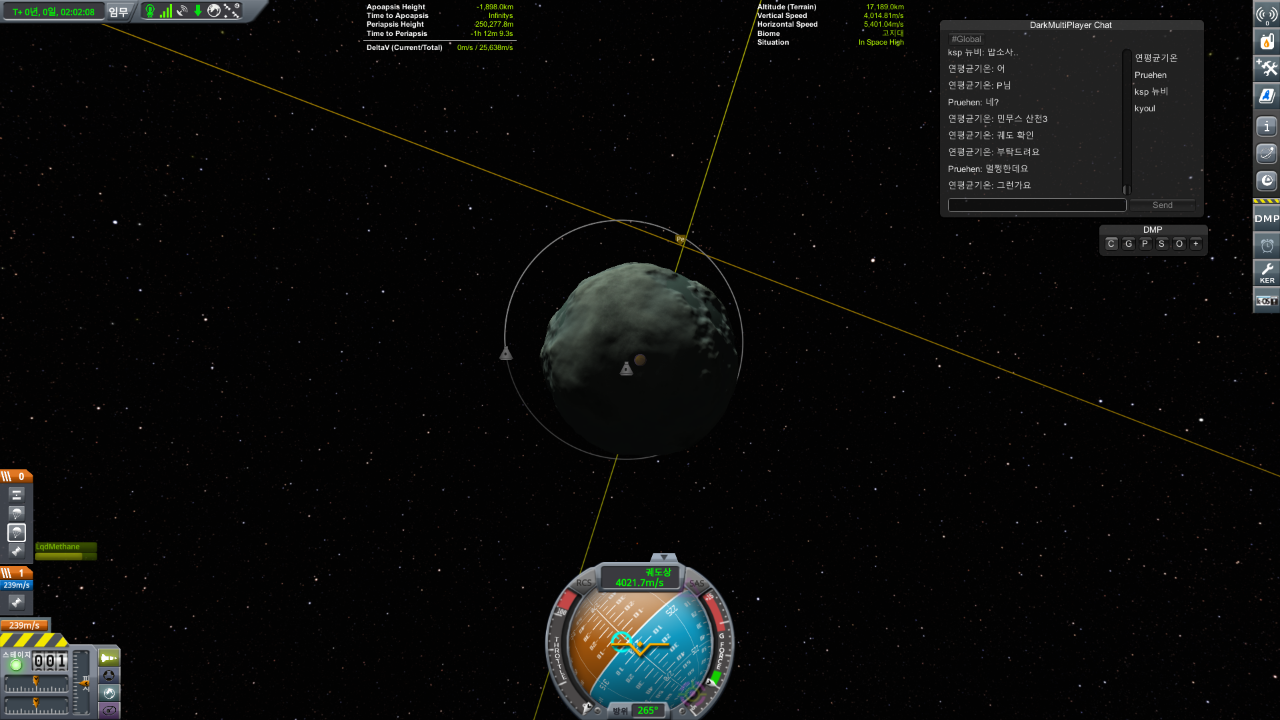Click the chat message input field

tap(1037, 205)
